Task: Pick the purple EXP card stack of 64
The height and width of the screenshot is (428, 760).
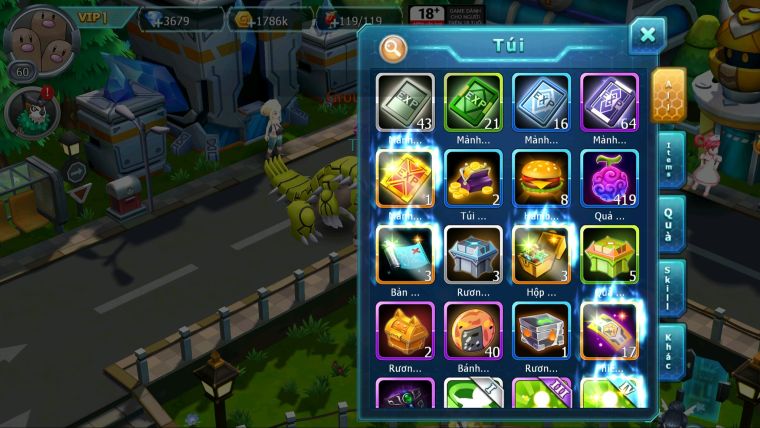Action: point(609,102)
